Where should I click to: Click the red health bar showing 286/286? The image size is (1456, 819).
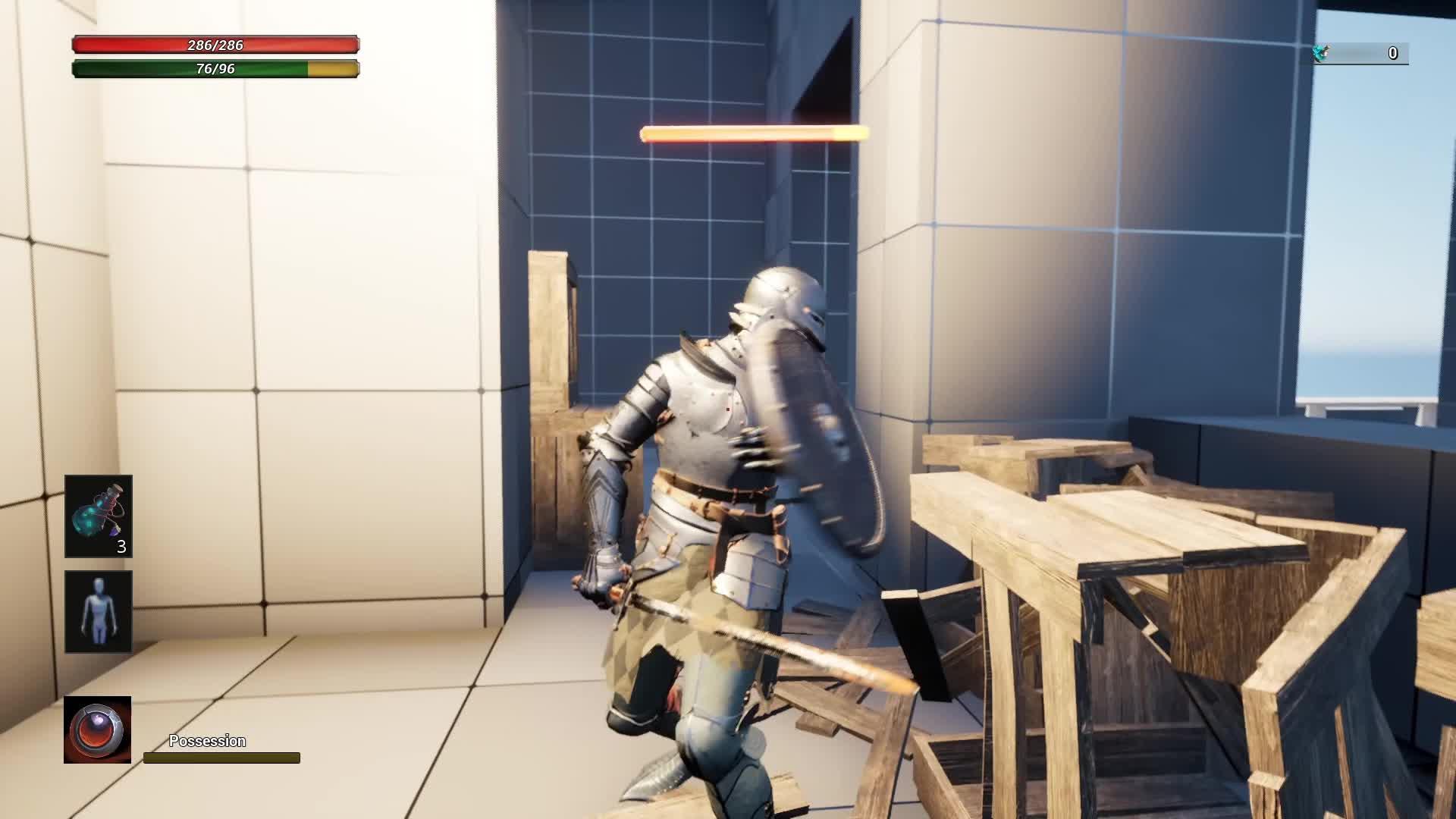pyautogui.click(x=215, y=45)
